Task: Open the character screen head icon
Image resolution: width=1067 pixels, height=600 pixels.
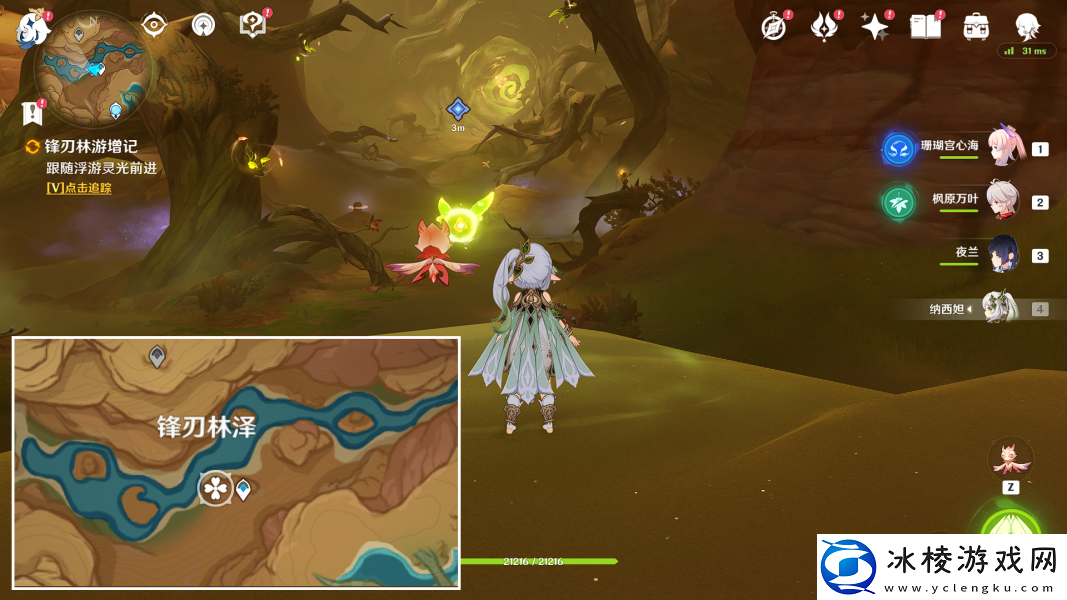Action: [x=1027, y=26]
